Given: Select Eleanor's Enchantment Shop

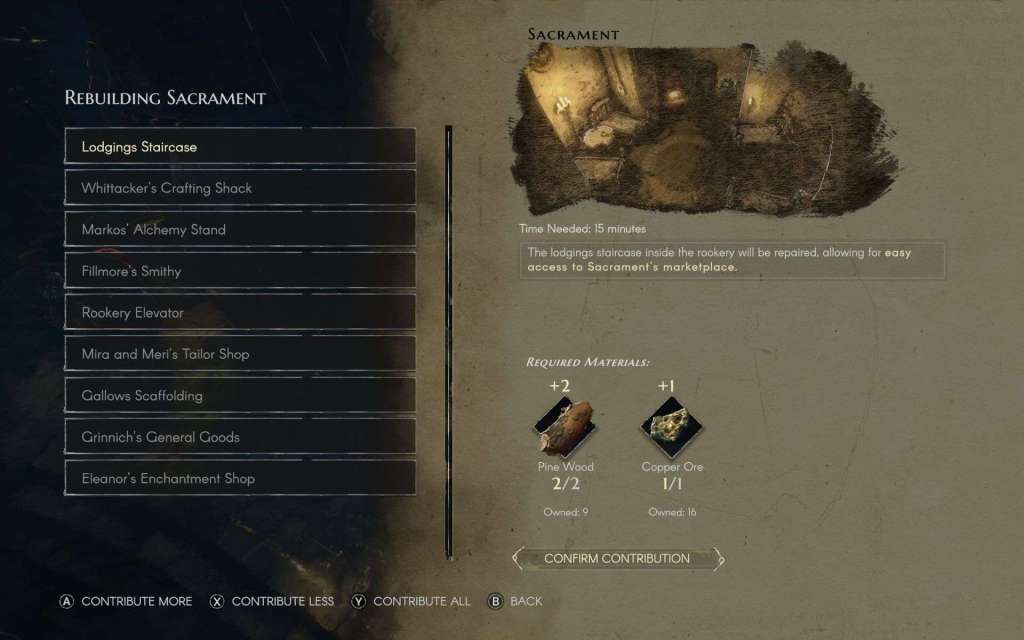Looking at the screenshot, I should pyautogui.click(x=240, y=478).
